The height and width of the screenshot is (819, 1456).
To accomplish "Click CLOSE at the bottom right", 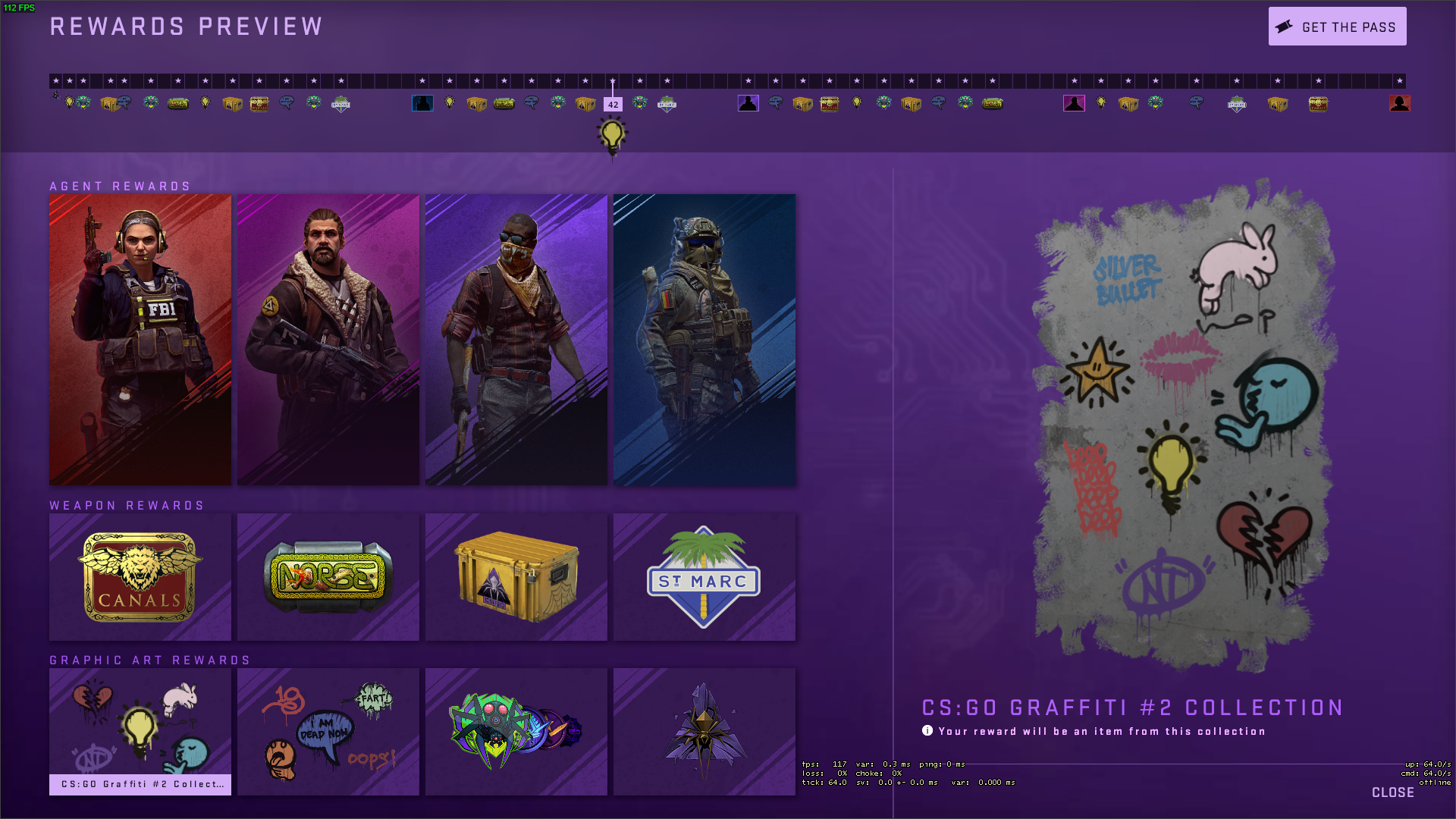I will pyautogui.click(x=1394, y=792).
